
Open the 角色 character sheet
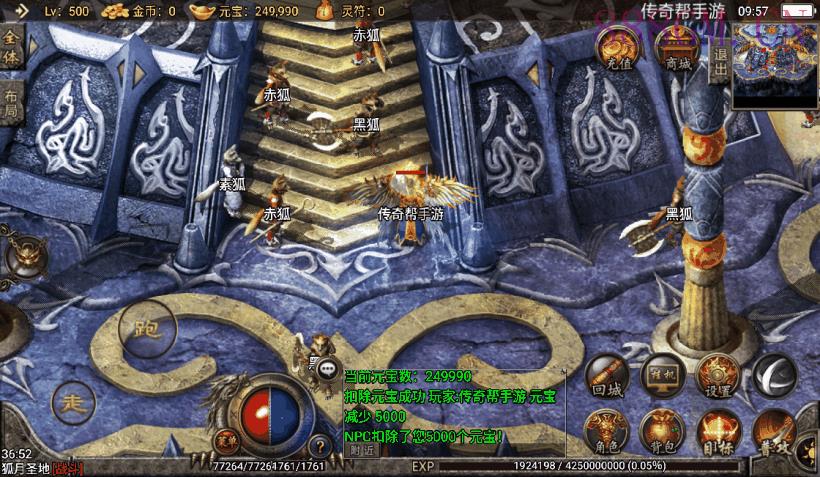pos(607,431)
